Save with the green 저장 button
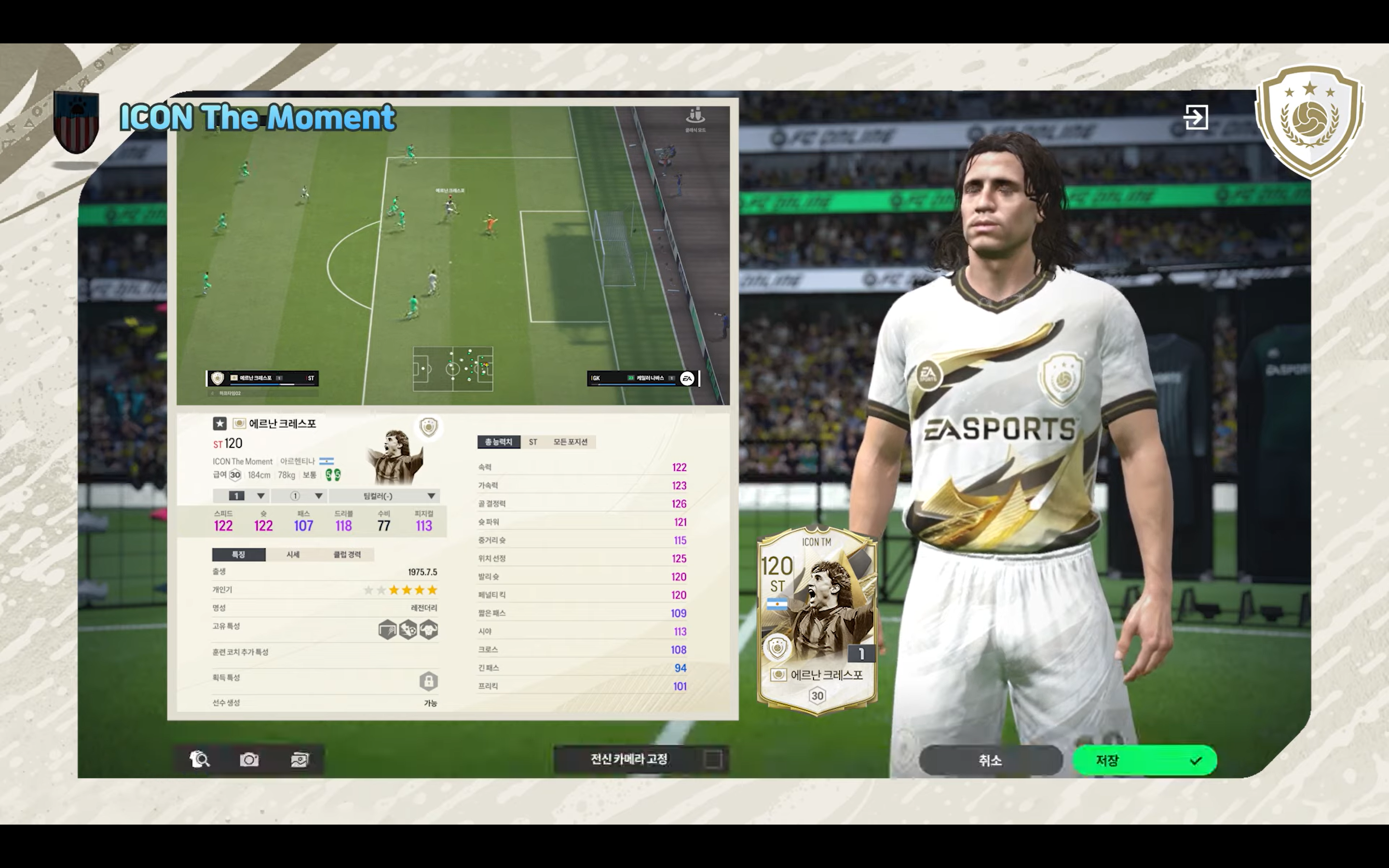 [1144, 760]
